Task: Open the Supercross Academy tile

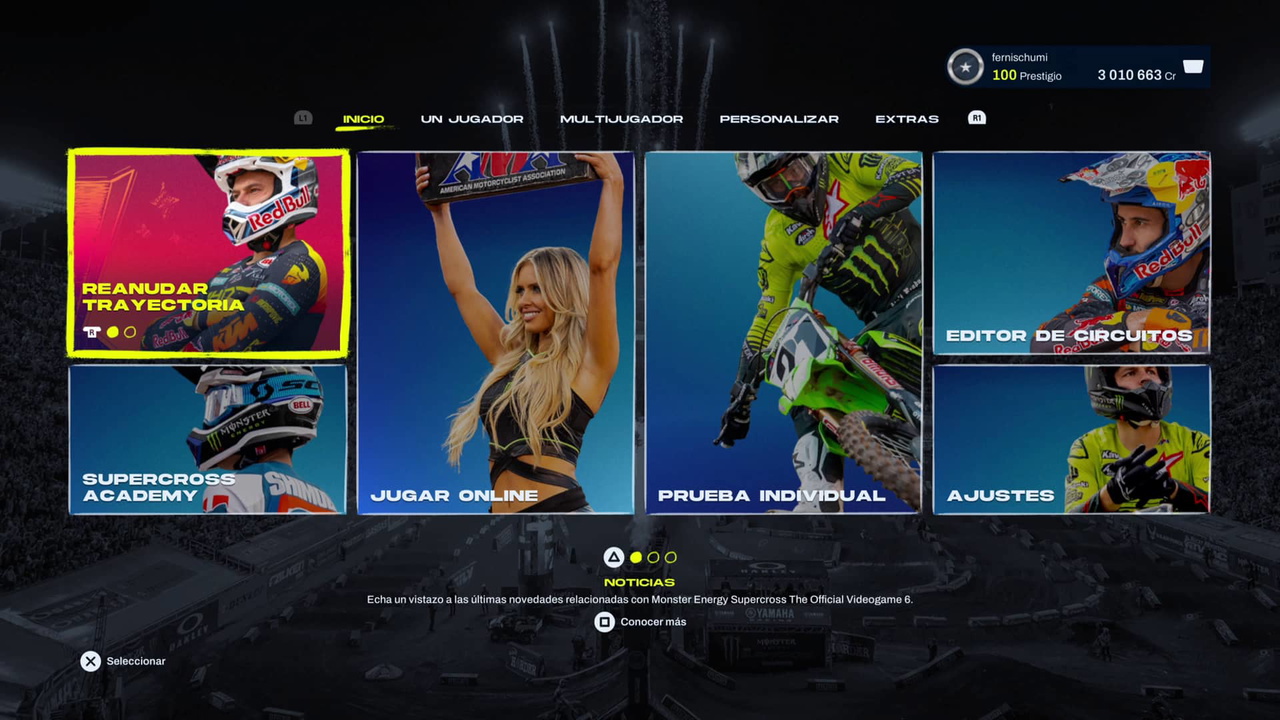Action: (208, 439)
